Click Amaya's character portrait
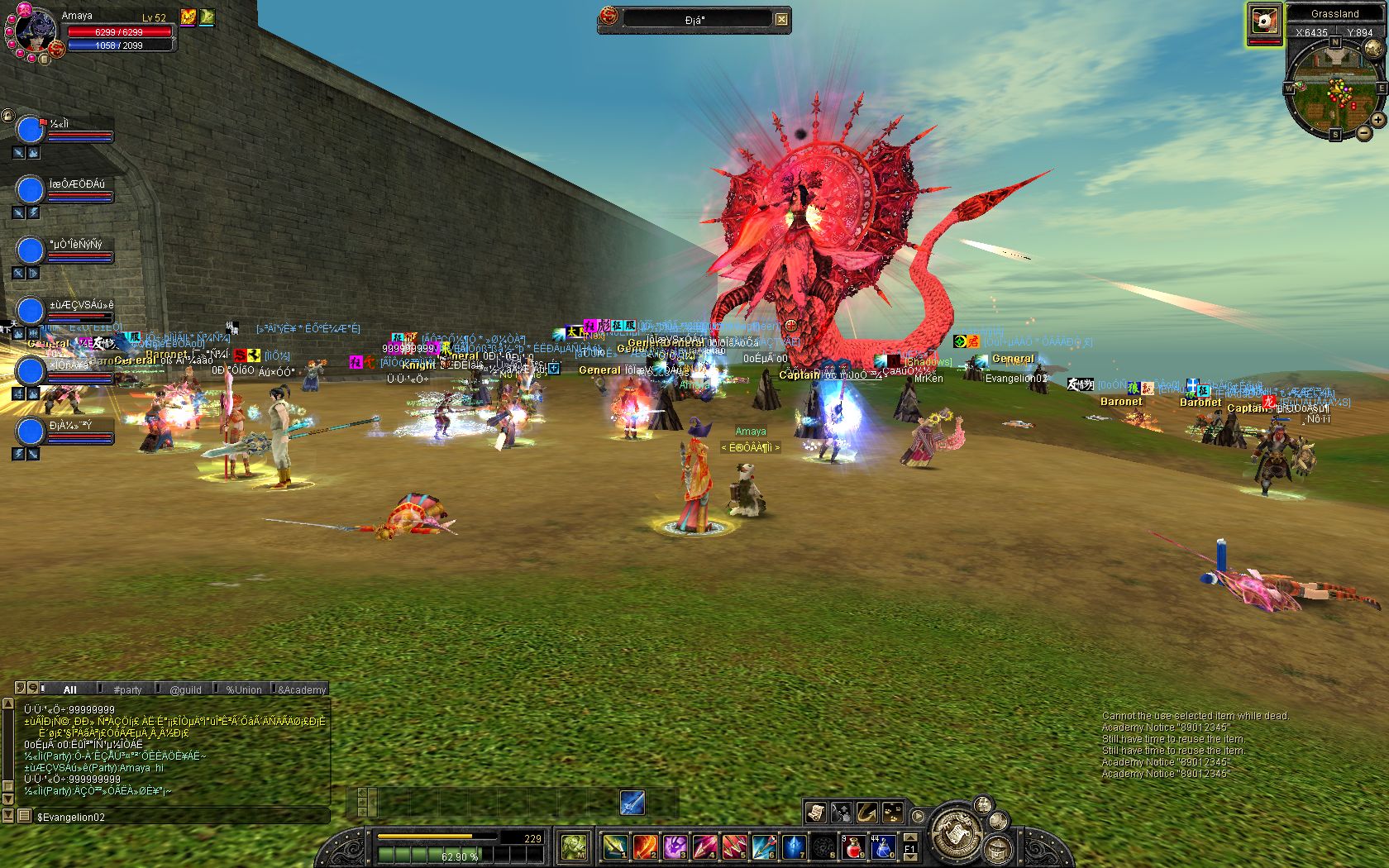This screenshot has width=1389, height=868. click(34, 33)
